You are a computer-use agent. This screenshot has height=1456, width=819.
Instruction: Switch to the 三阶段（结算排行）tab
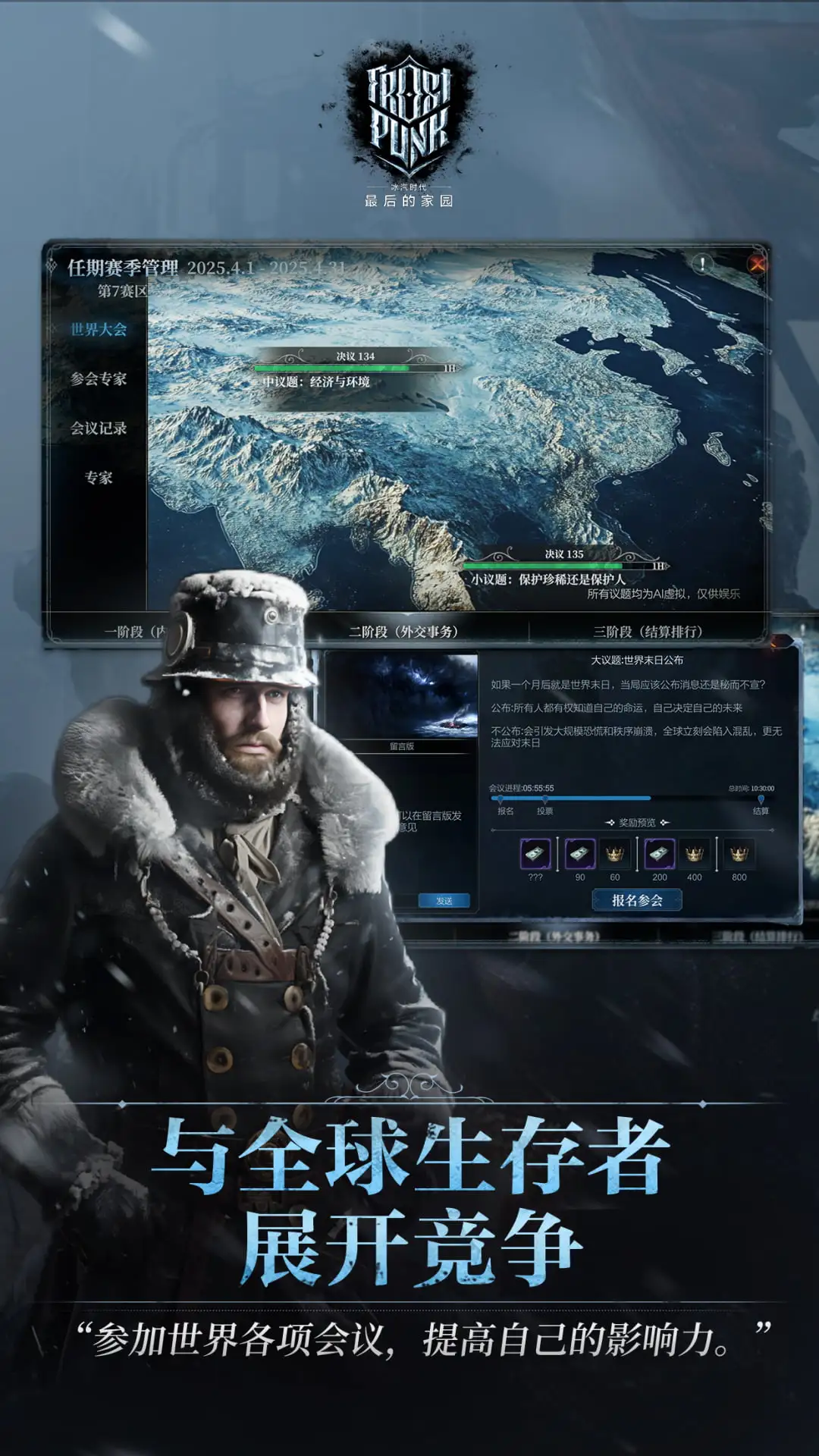pyautogui.click(x=648, y=632)
